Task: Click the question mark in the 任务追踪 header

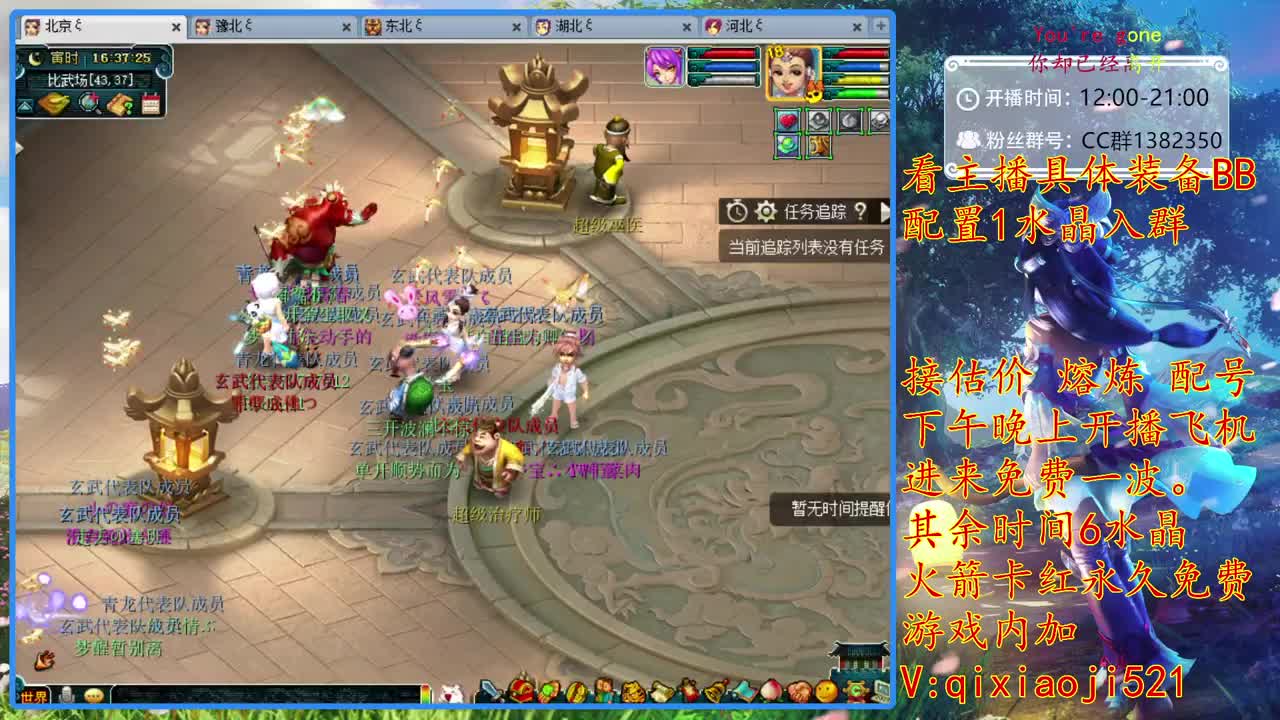Action: 860,212
